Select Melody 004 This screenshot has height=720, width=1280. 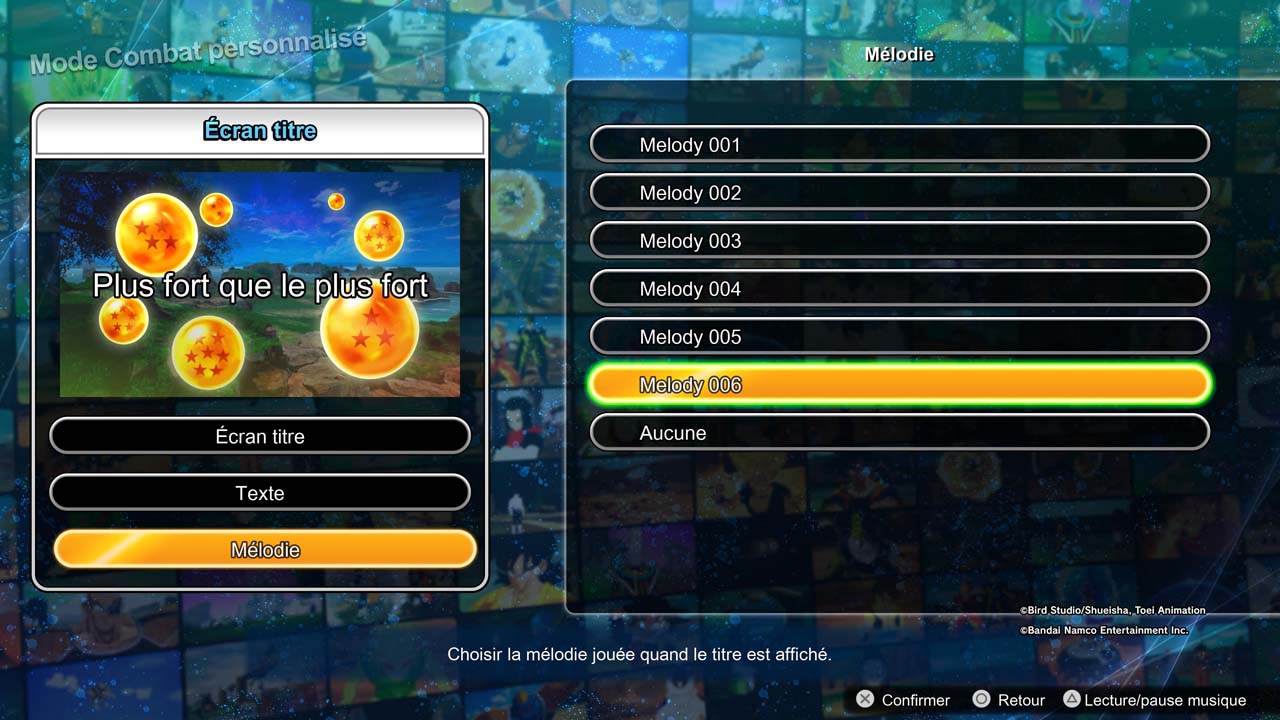coord(899,289)
